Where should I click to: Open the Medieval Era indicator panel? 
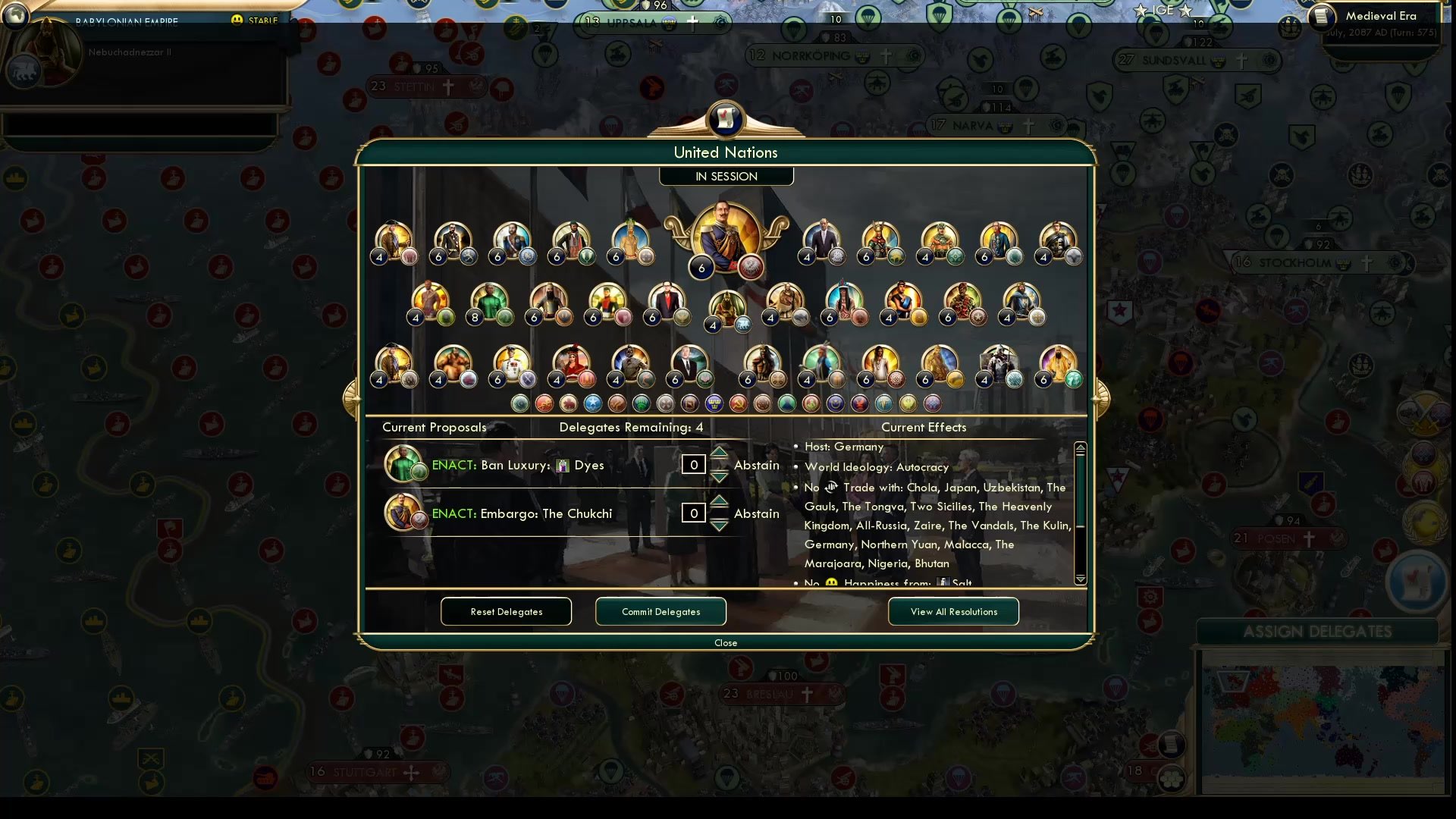click(x=1382, y=16)
